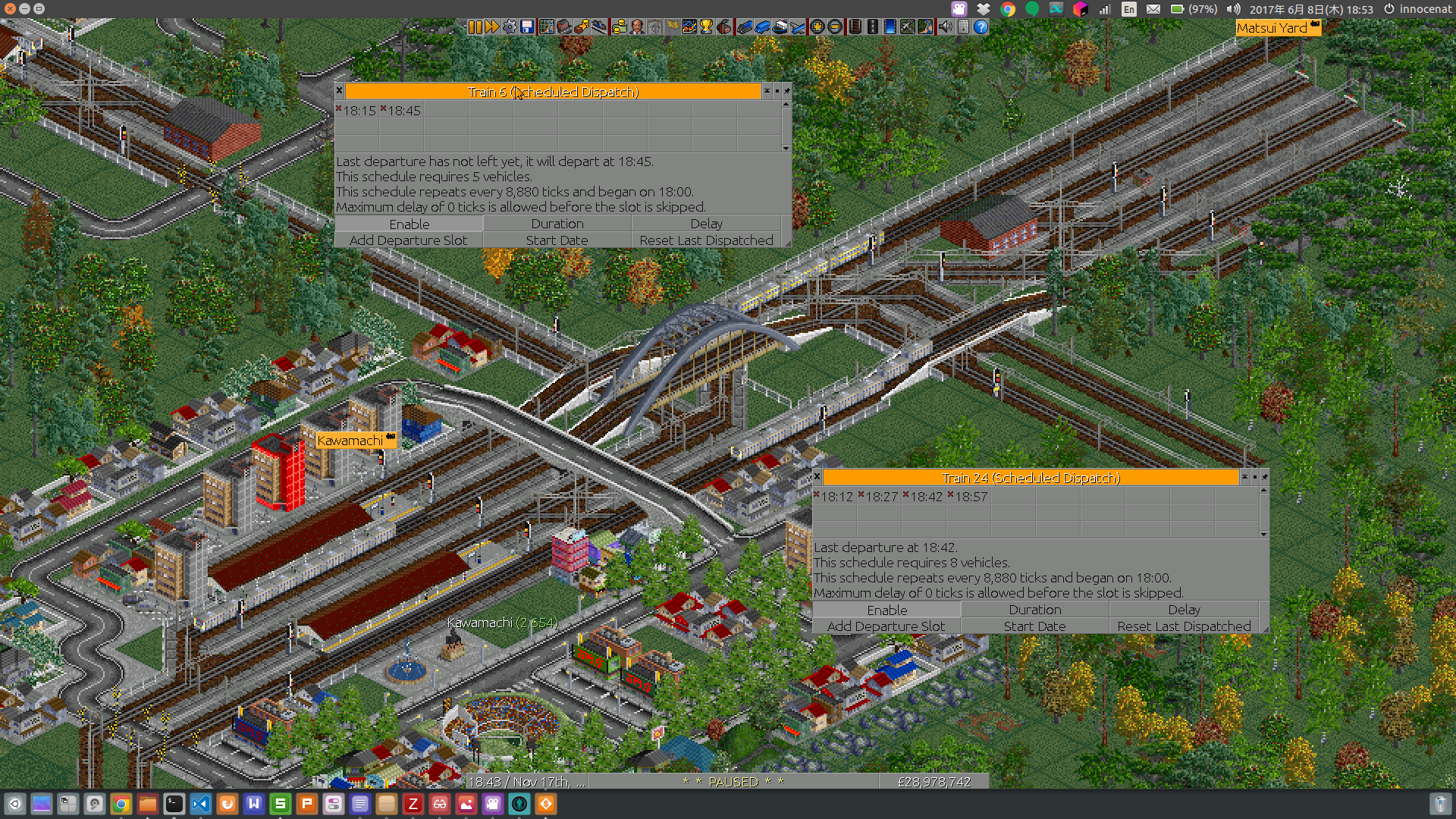Reset last dispatched for Train 24
The width and height of the screenshot is (1456, 819).
pos(1183,626)
